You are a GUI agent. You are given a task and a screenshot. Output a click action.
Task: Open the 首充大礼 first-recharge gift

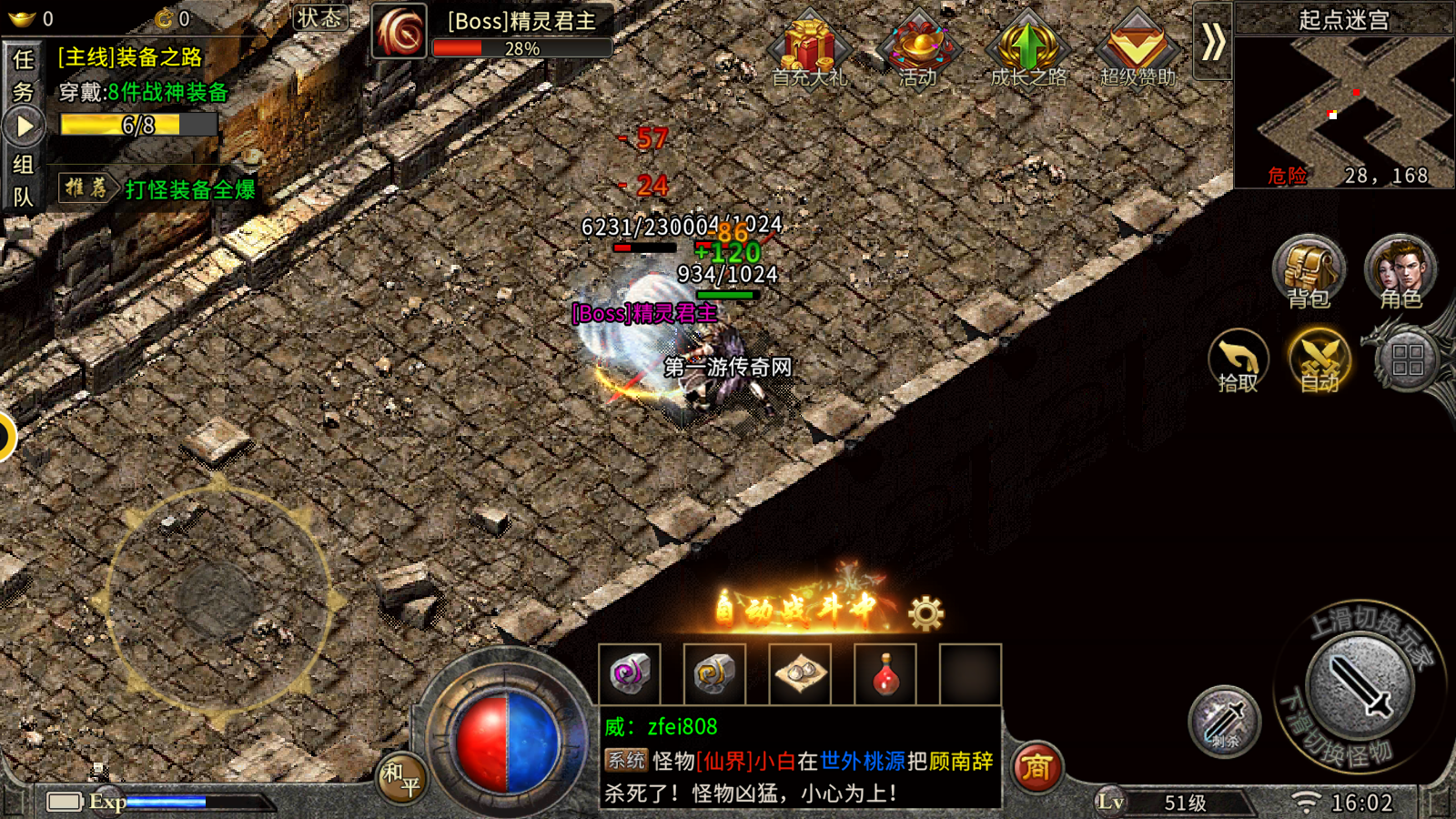coord(808,50)
